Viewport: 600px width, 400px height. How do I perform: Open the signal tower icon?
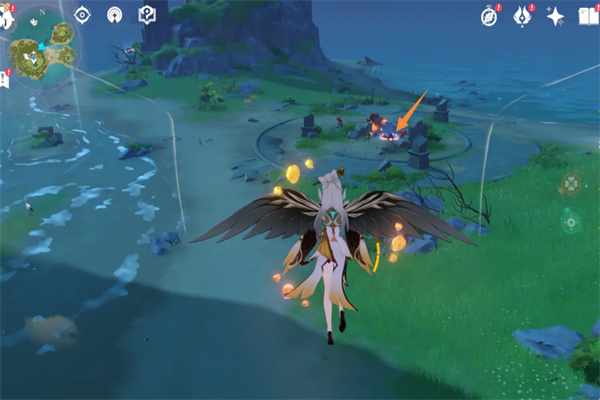click(115, 14)
